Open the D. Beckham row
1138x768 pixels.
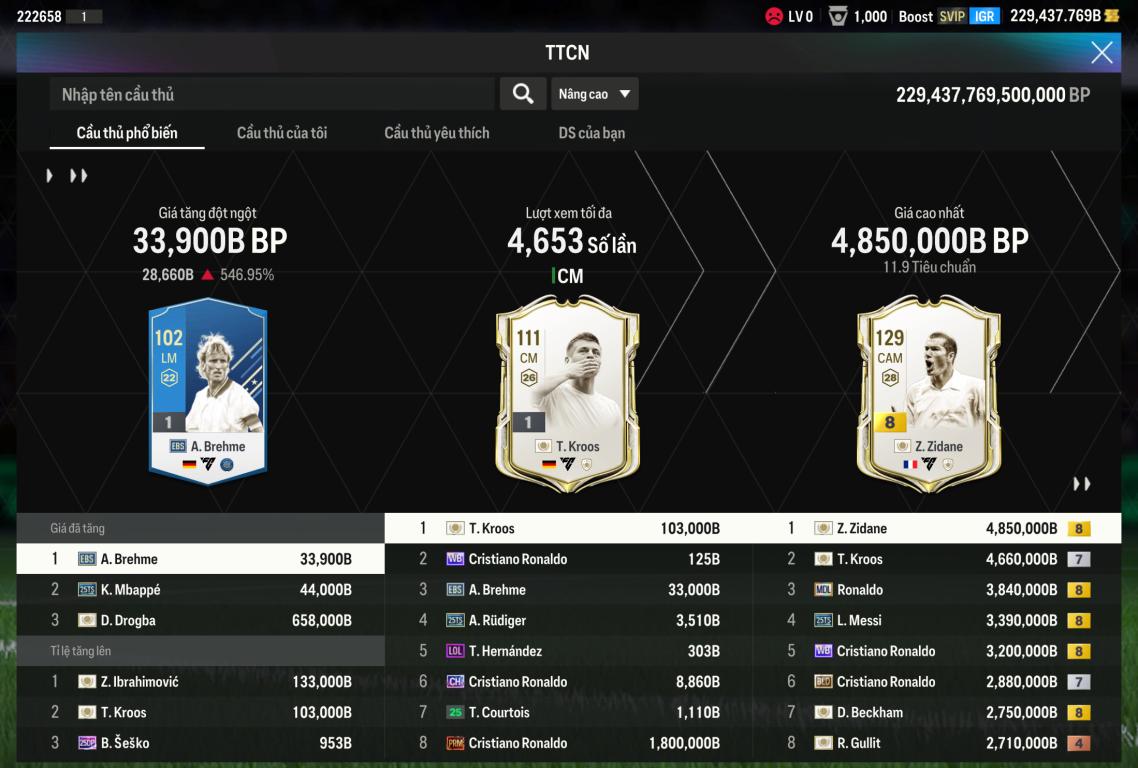coord(936,713)
